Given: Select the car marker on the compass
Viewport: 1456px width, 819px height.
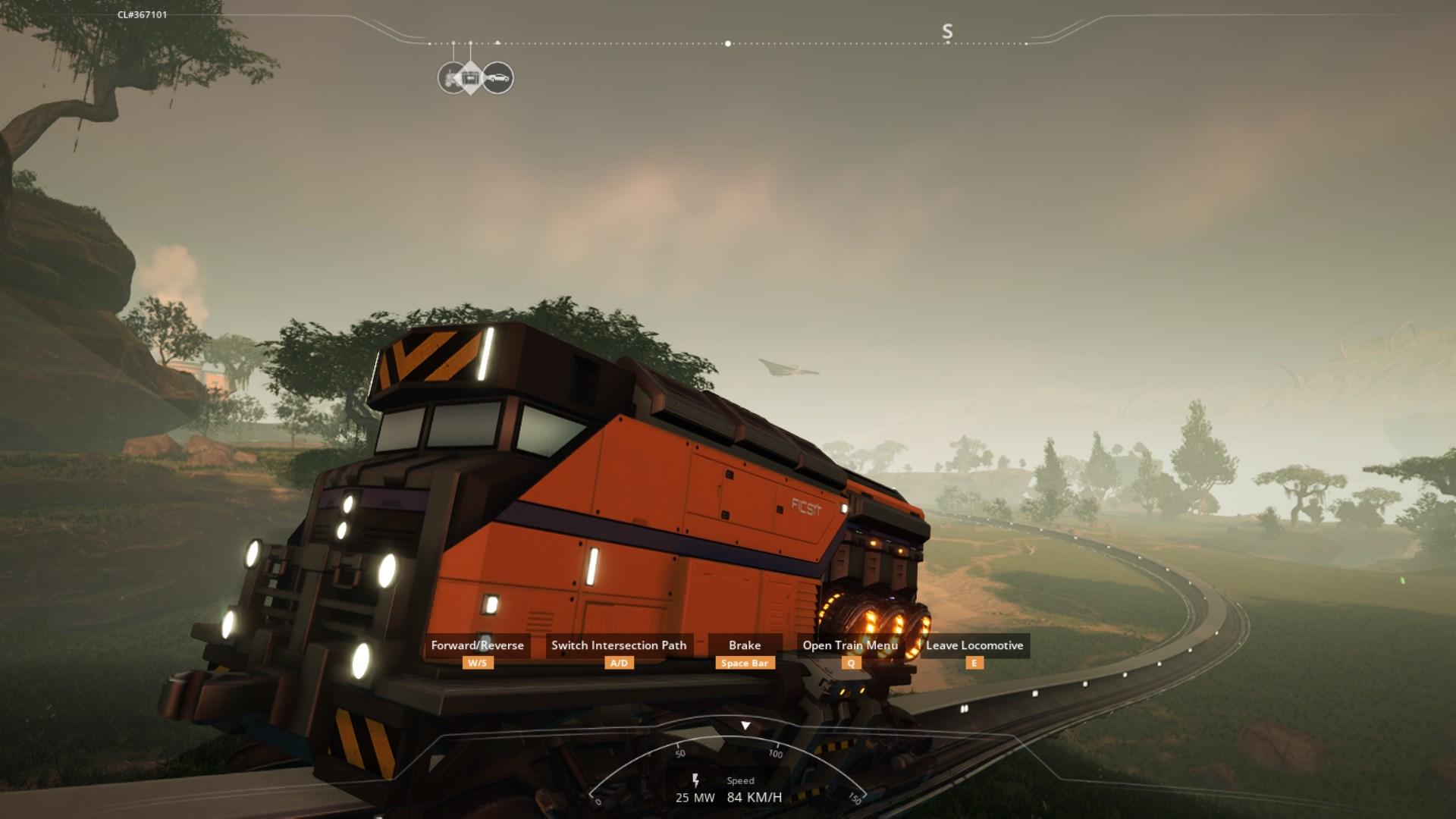Looking at the screenshot, I should pyautogui.click(x=498, y=78).
